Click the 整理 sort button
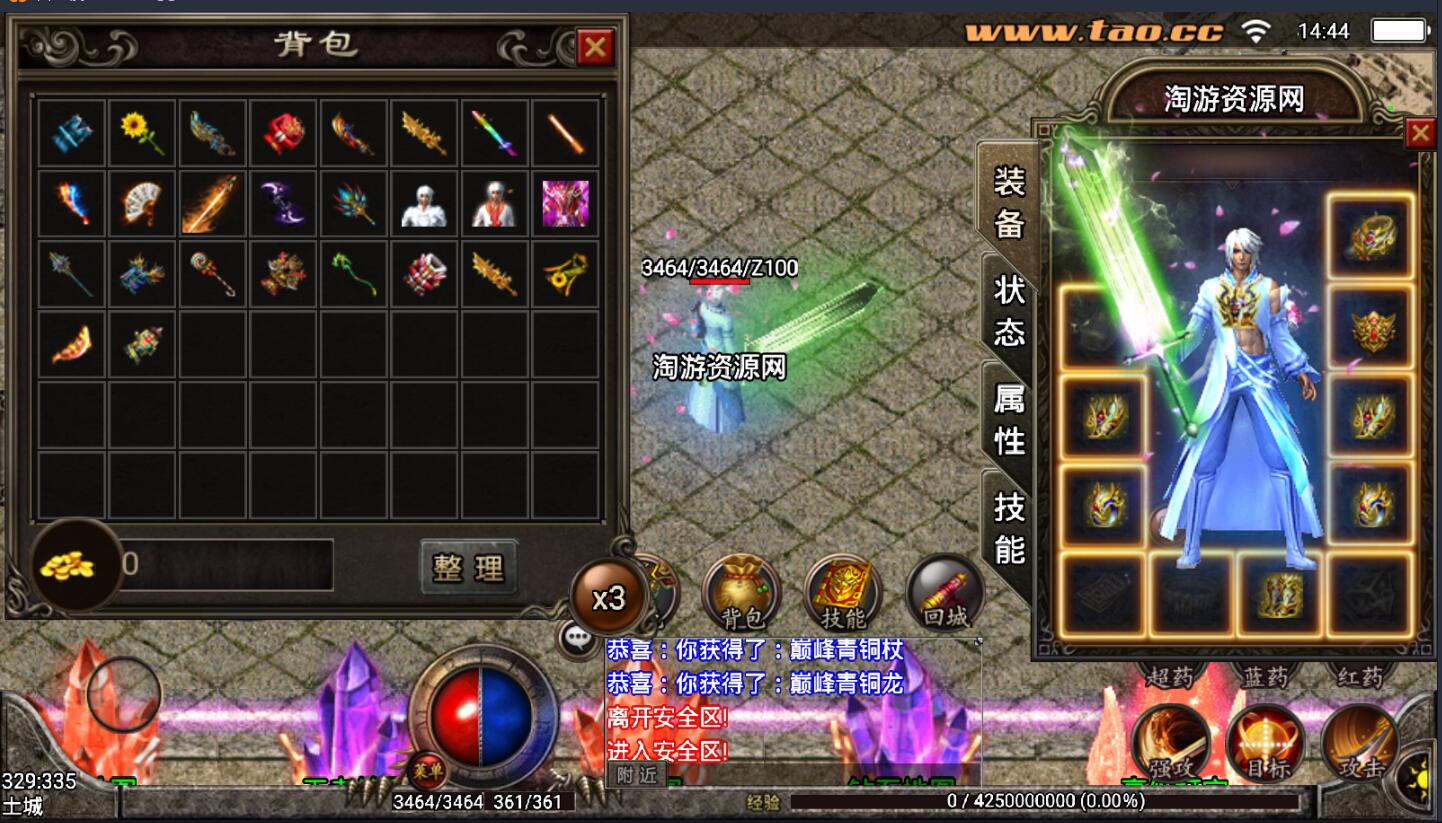The height and width of the screenshot is (823, 1442). [x=469, y=568]
